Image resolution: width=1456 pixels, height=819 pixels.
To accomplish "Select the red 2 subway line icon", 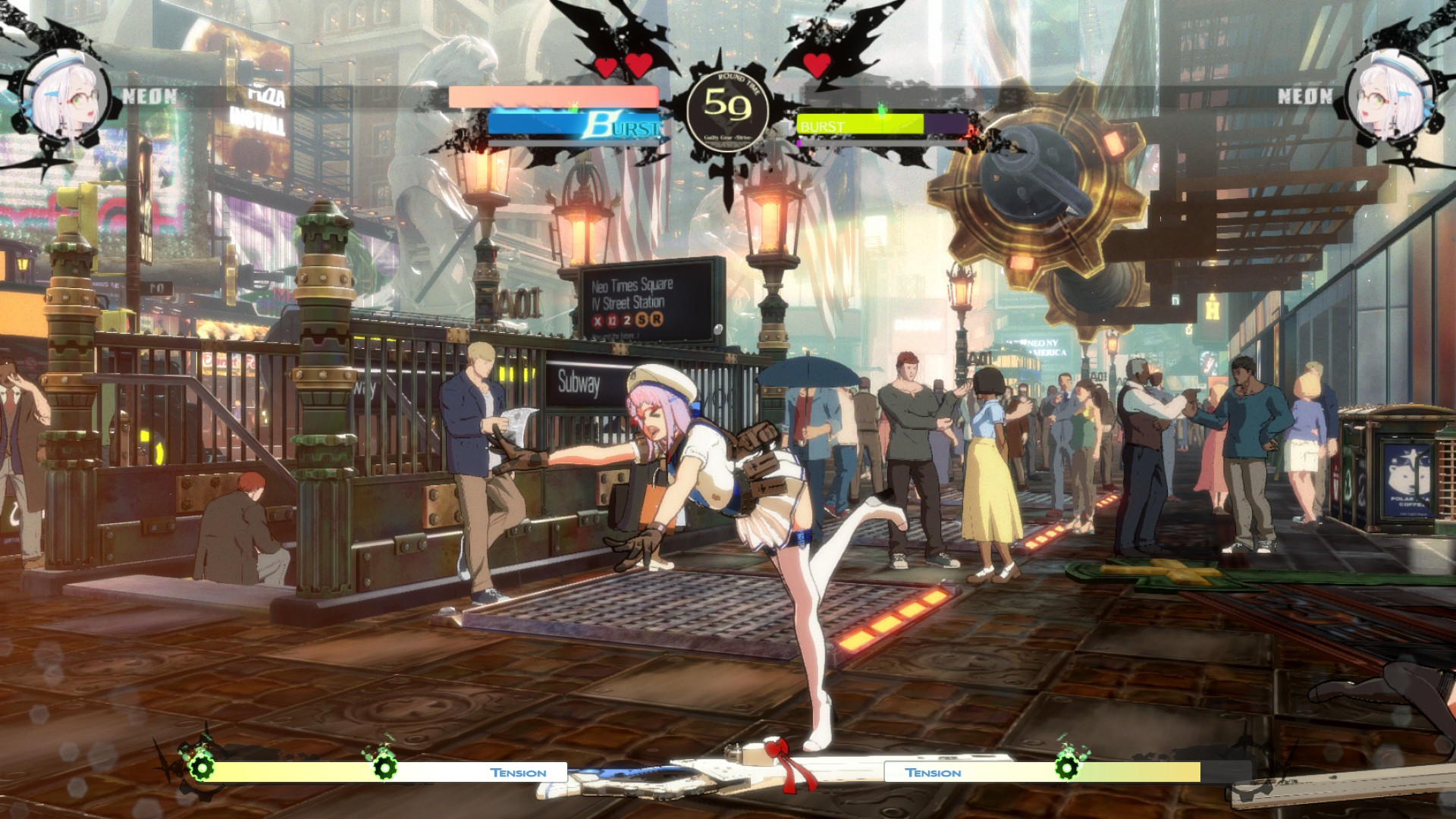I will point(627,321).
